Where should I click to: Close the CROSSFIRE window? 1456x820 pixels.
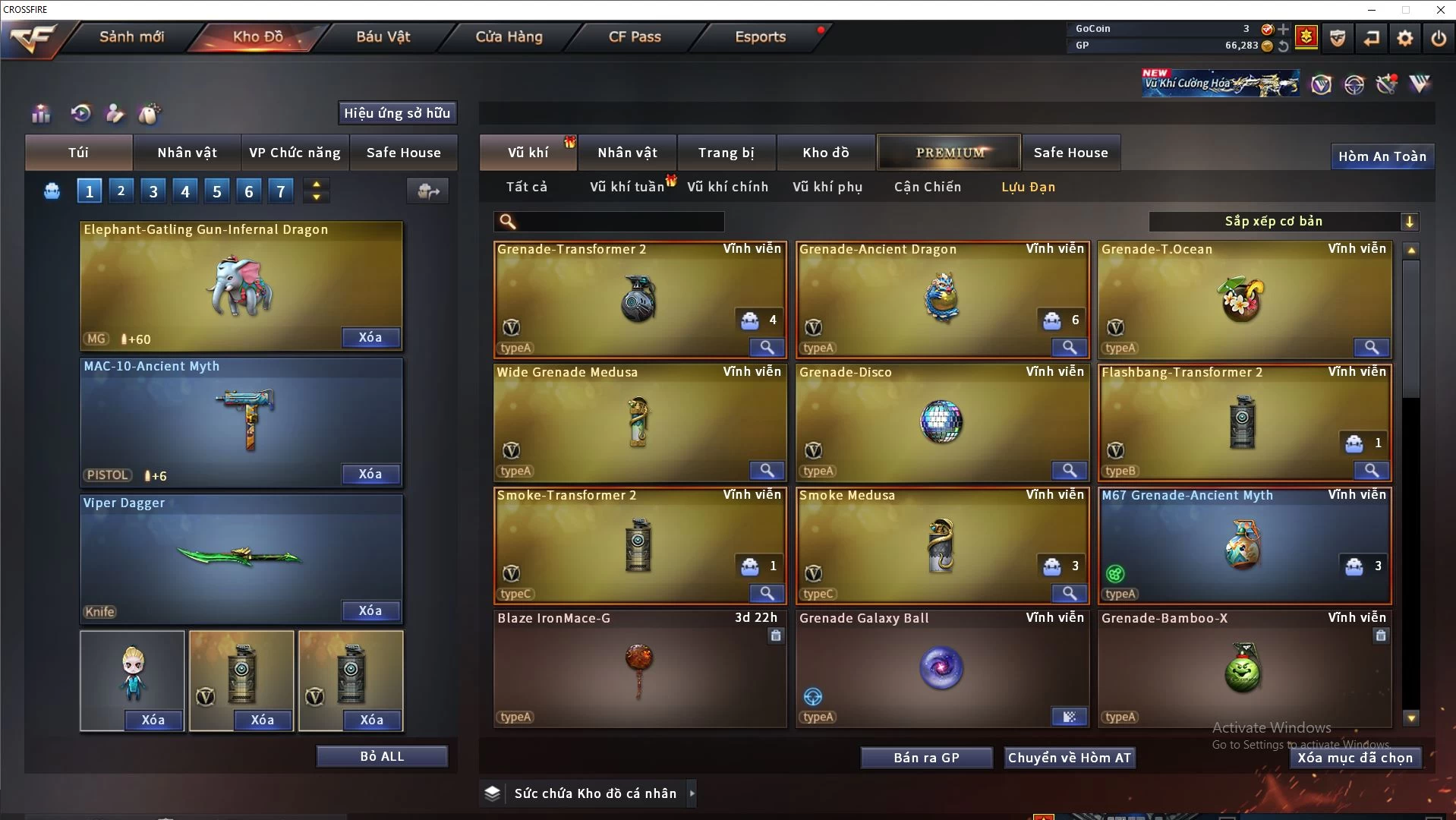pos(1440,10)
